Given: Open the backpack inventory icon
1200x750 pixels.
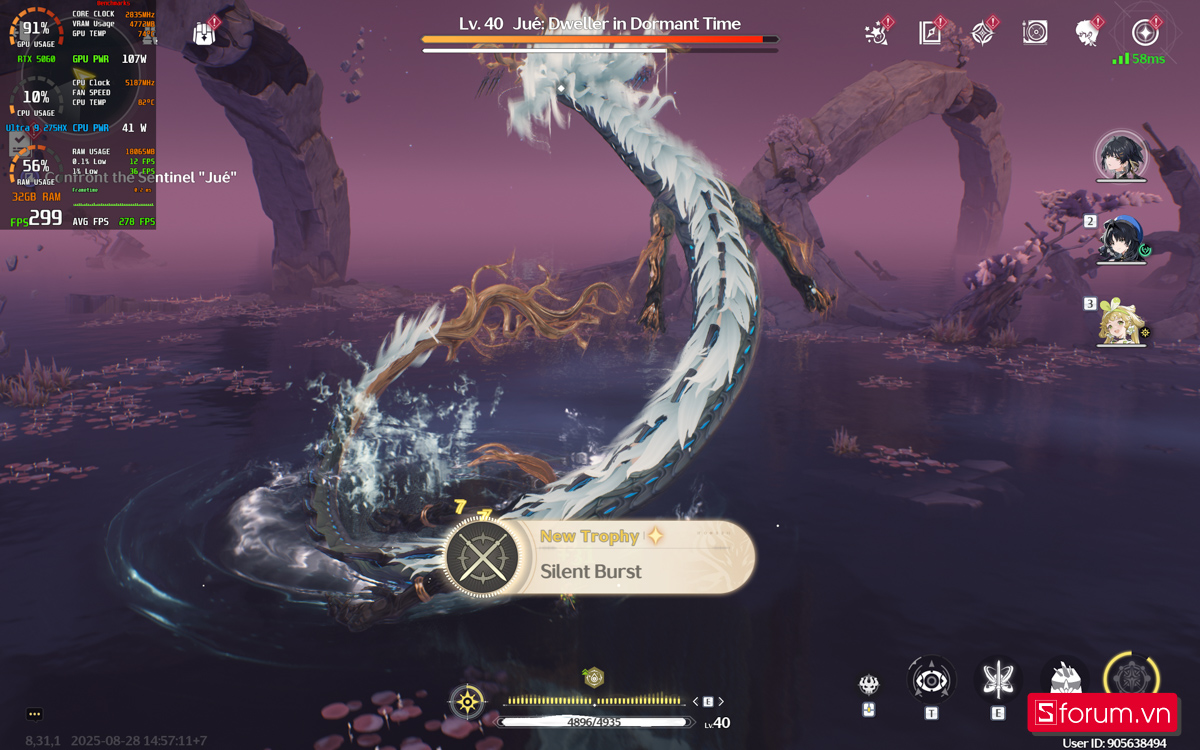Looking at the screenshot, I should [x=204, y=32].
